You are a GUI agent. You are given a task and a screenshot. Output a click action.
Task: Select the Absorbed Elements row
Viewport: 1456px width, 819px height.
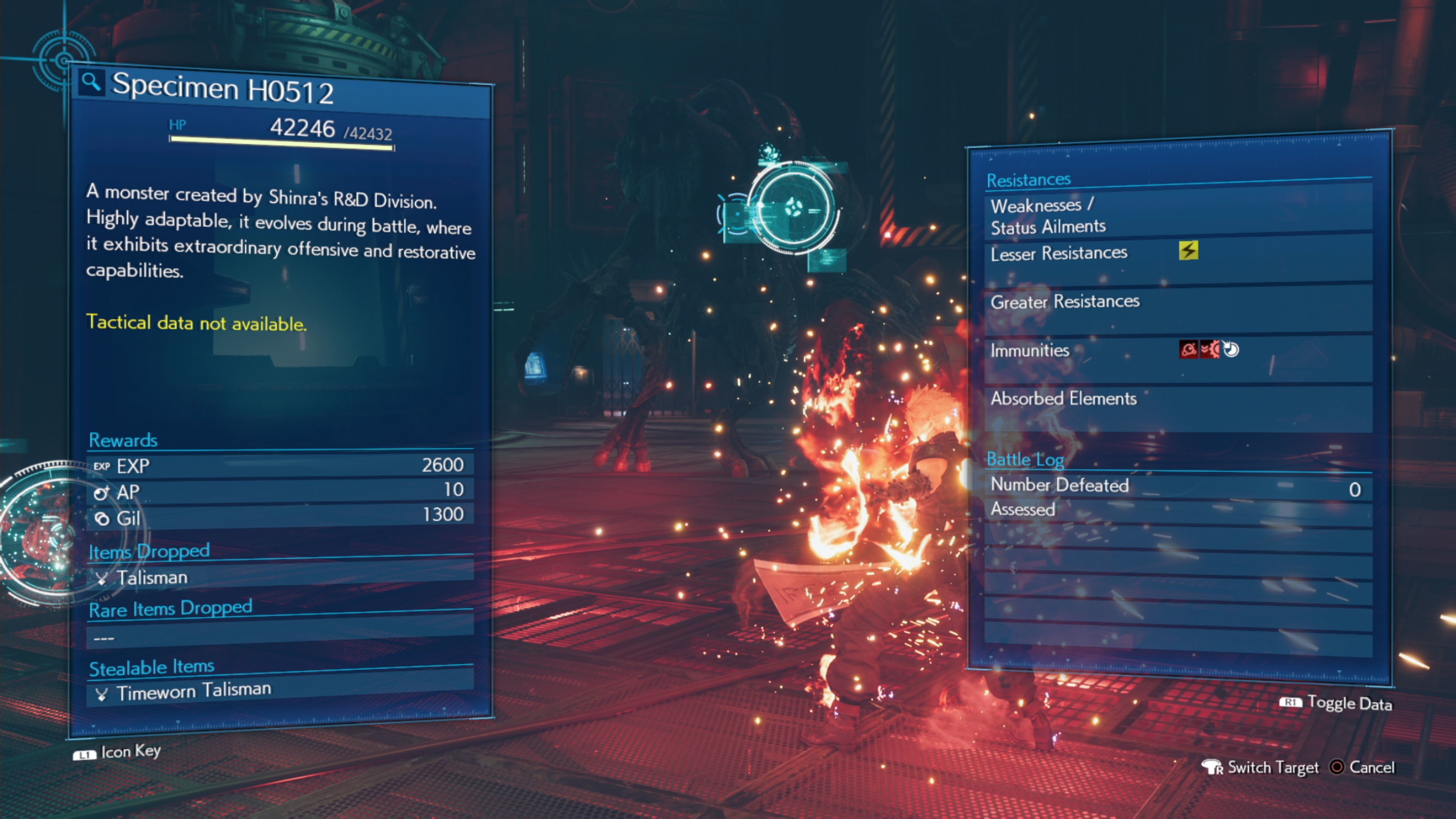[1178, 399]
